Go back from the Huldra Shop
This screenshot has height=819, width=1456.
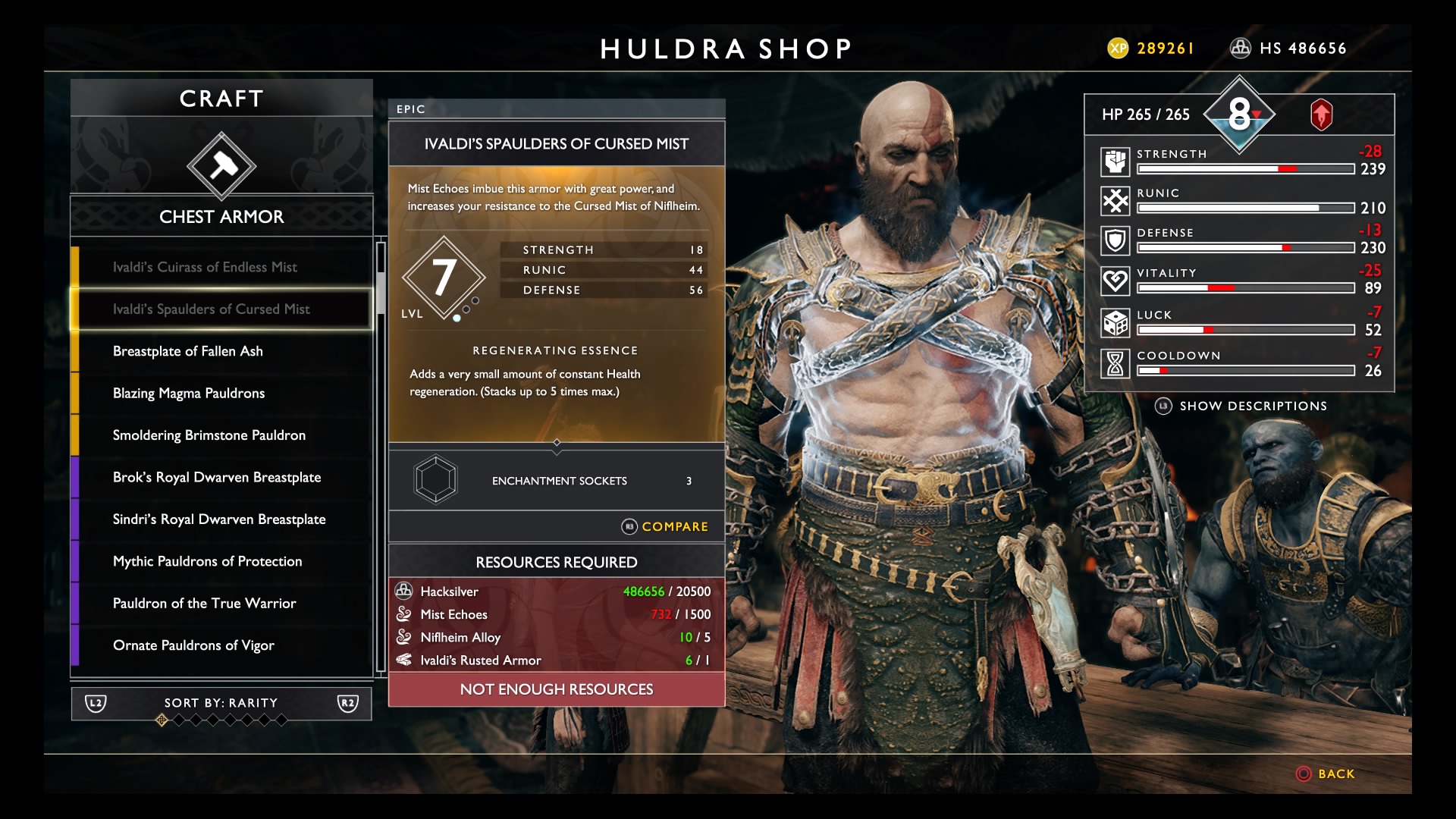(1326, 774)
